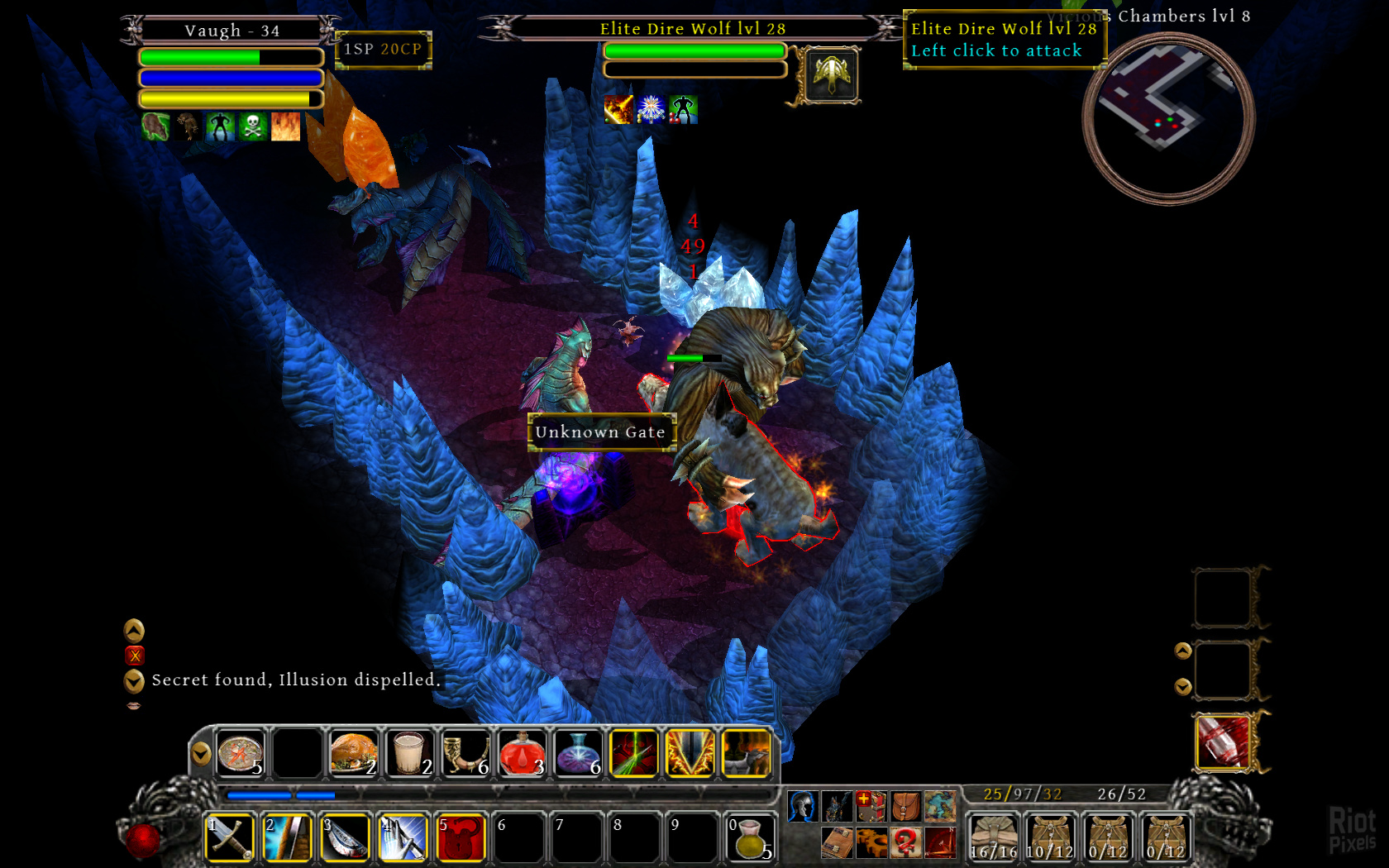This screenshot has width=1389, height=868.
Task: Open the second bag showing 10/12
Action: point(1050,837)
